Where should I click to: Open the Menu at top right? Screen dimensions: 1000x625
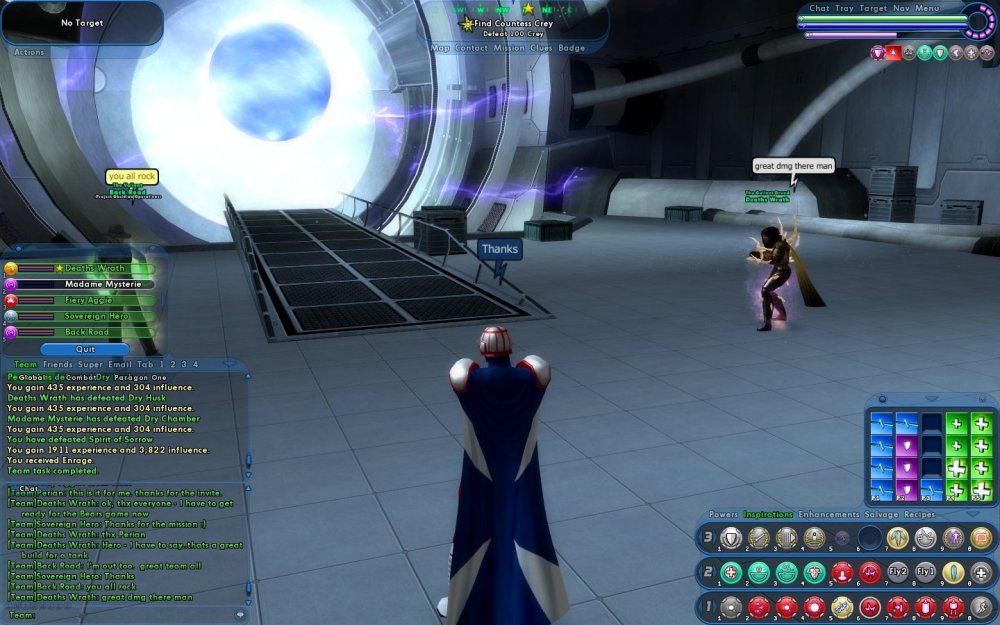pos(927,9)
